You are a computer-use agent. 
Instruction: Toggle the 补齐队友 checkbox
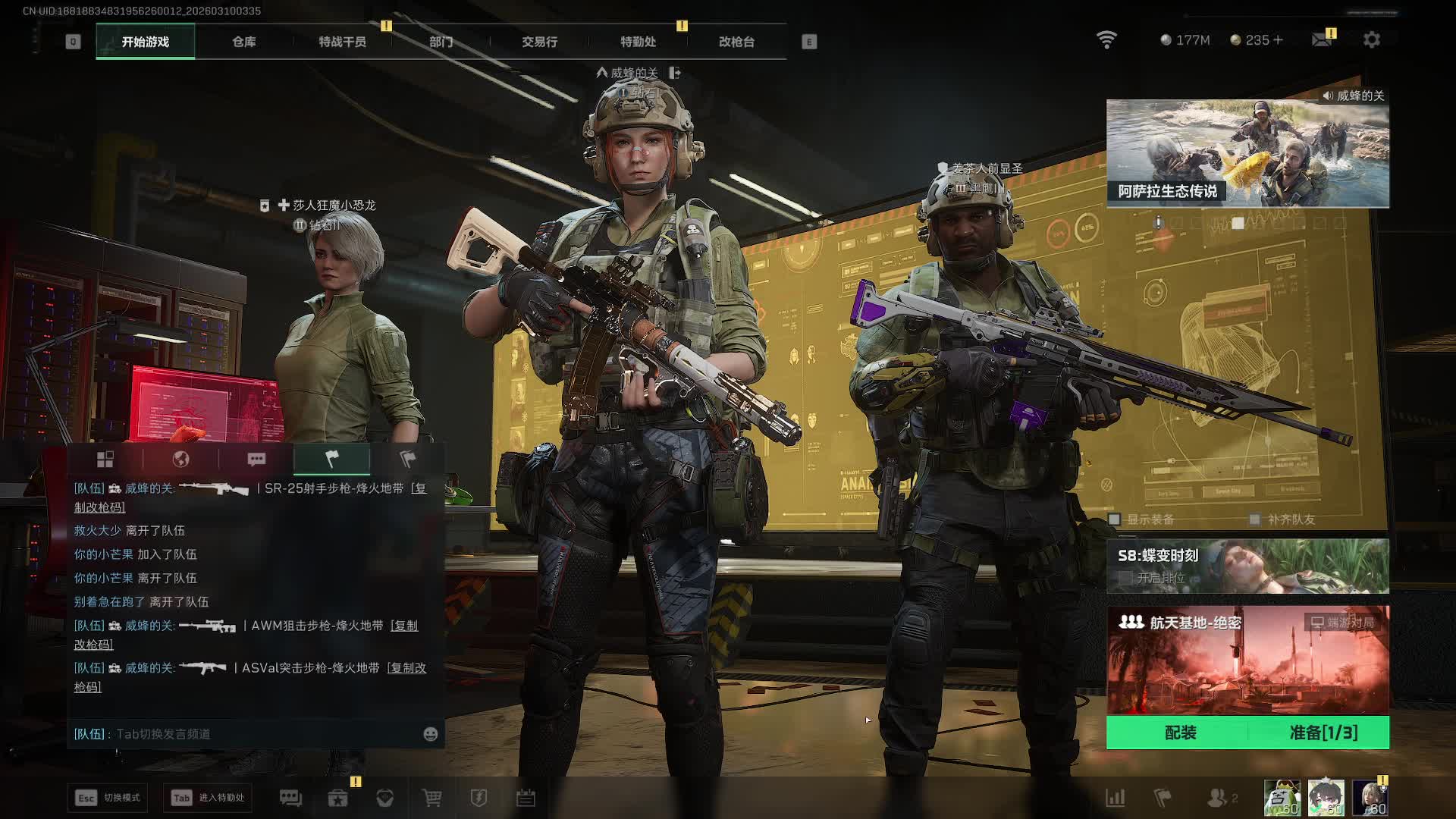1255,519
